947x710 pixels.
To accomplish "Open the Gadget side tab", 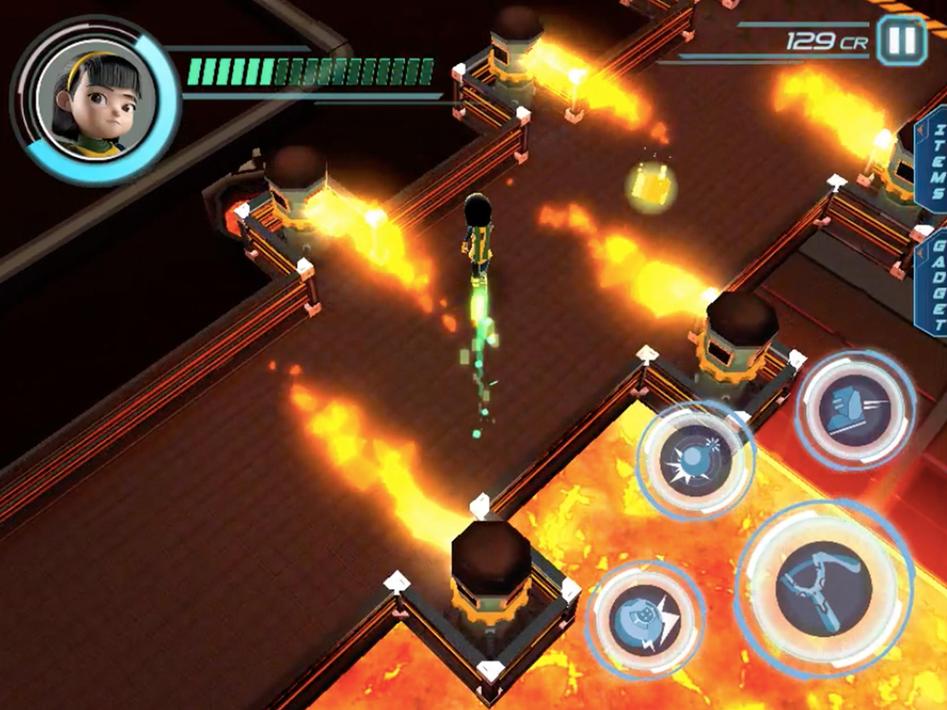I will click(936, 284).
